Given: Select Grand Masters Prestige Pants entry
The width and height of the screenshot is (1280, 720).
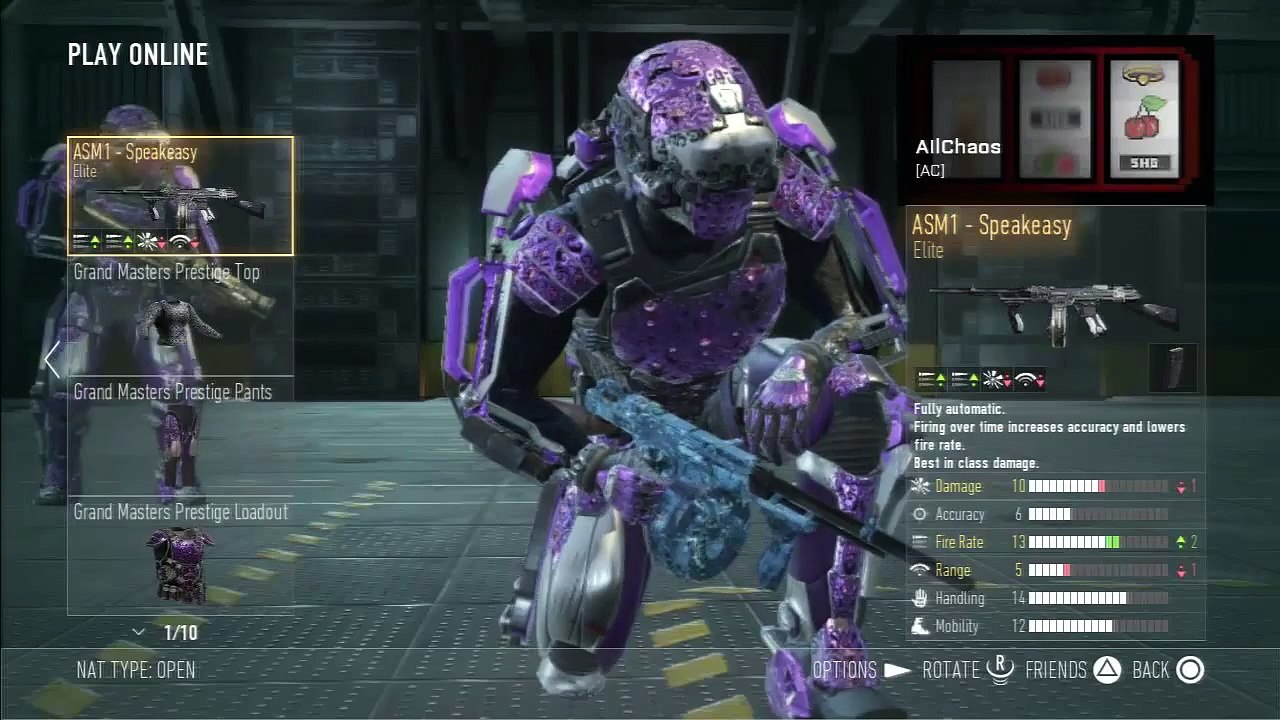Looking at the screenshot, I should click(x=180, y=436).
